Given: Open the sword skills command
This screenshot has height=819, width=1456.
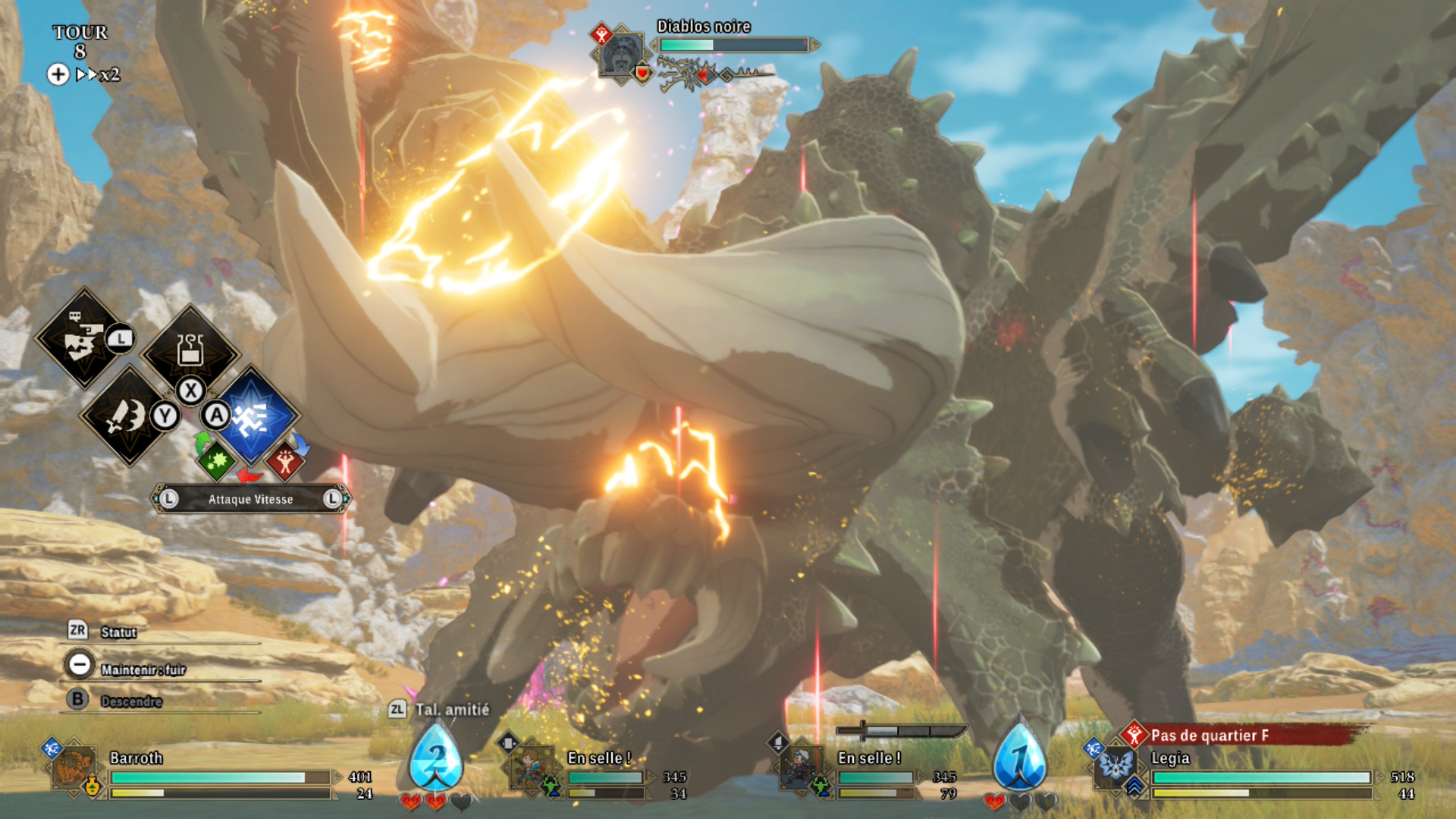Looking at the screenshot, I should (129, 416).
